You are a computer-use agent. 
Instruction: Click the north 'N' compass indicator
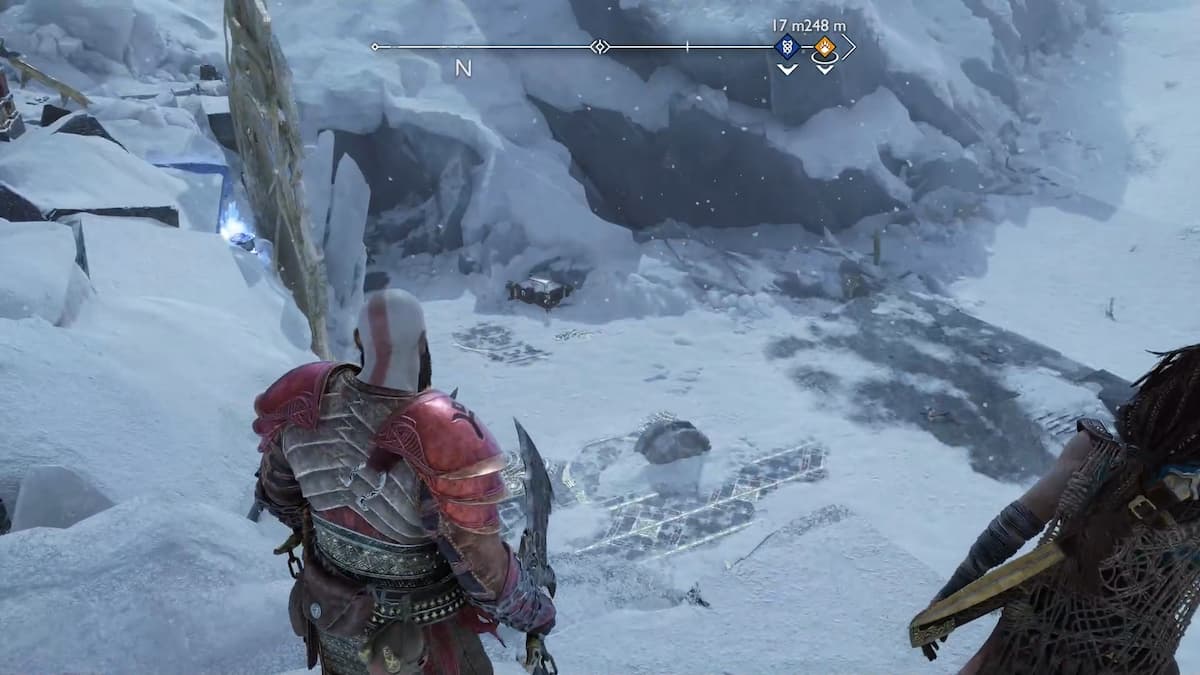(x=463, y=68)
